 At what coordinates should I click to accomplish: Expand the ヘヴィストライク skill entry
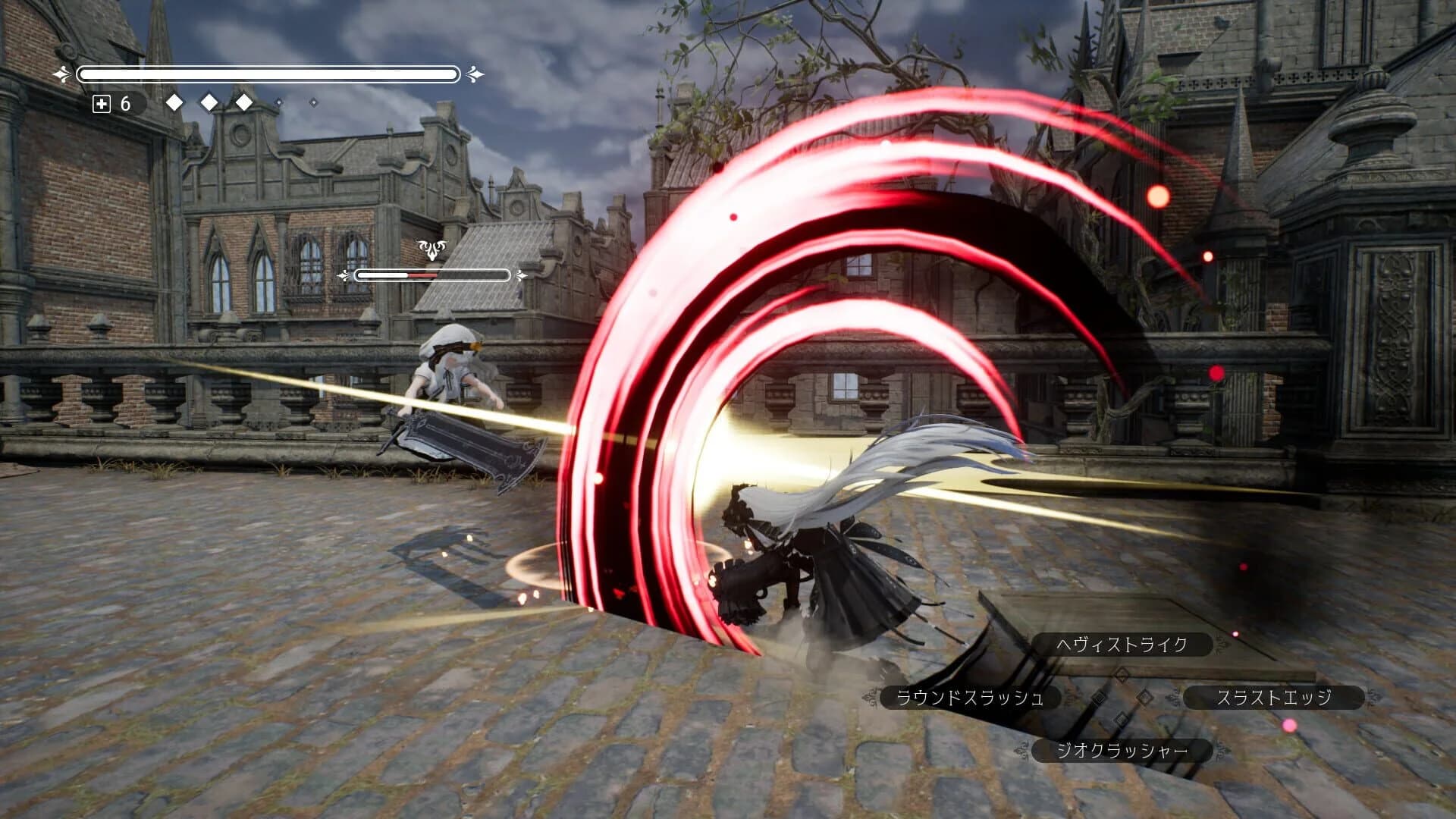[x=1123, y=644]
